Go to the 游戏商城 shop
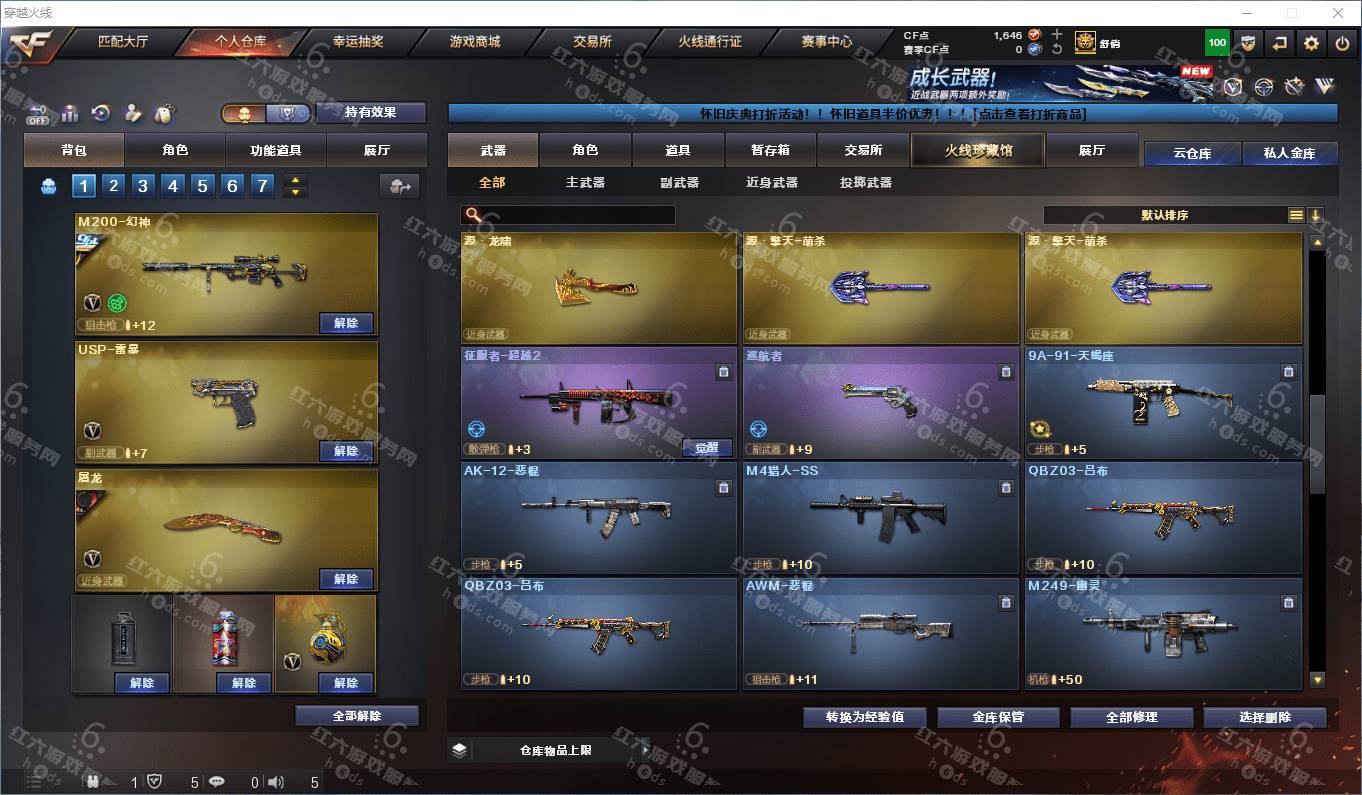 tap(474, 42)
